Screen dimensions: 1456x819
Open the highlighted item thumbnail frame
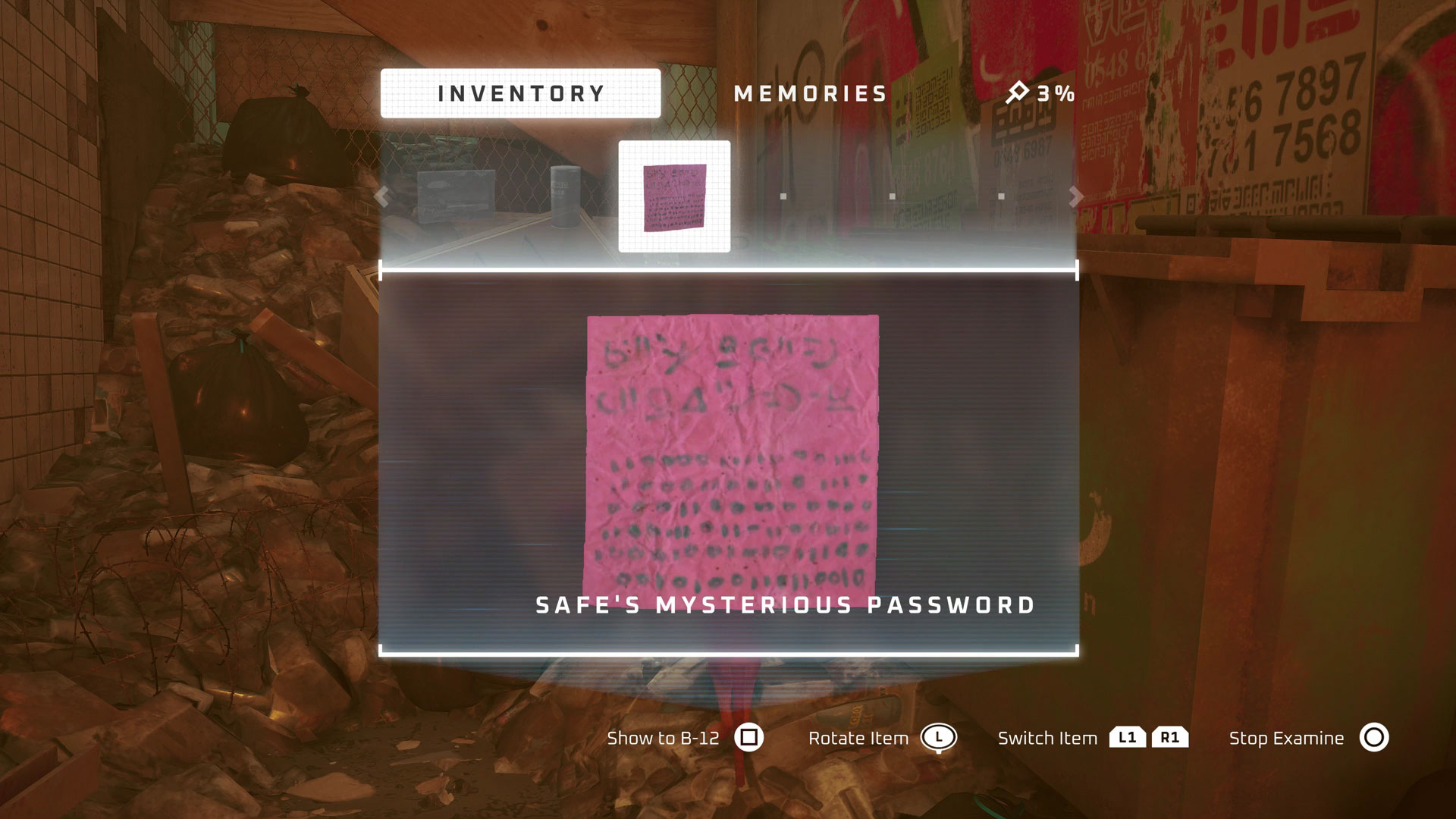pos(673,197)
